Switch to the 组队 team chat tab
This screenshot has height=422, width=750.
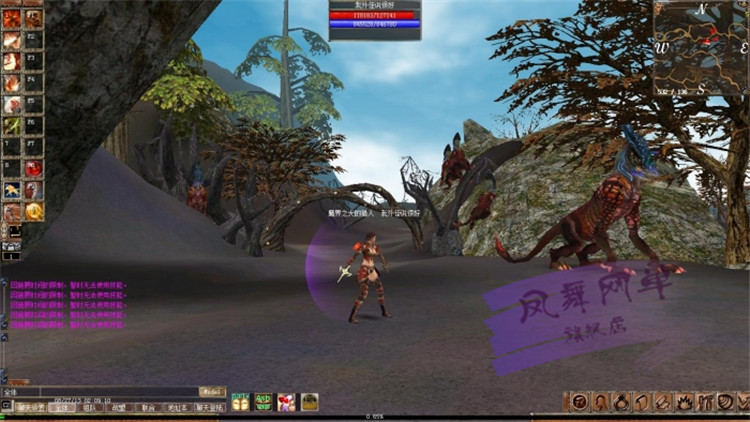coord(90,407)
